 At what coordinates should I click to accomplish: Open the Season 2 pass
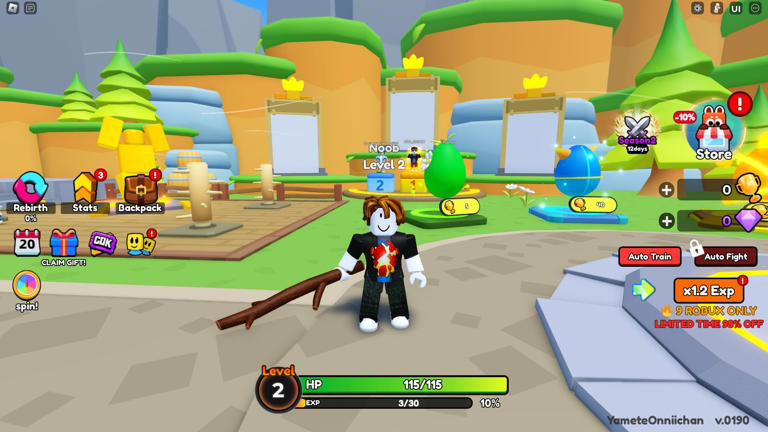pyautogui.click(x=637, y=130)
